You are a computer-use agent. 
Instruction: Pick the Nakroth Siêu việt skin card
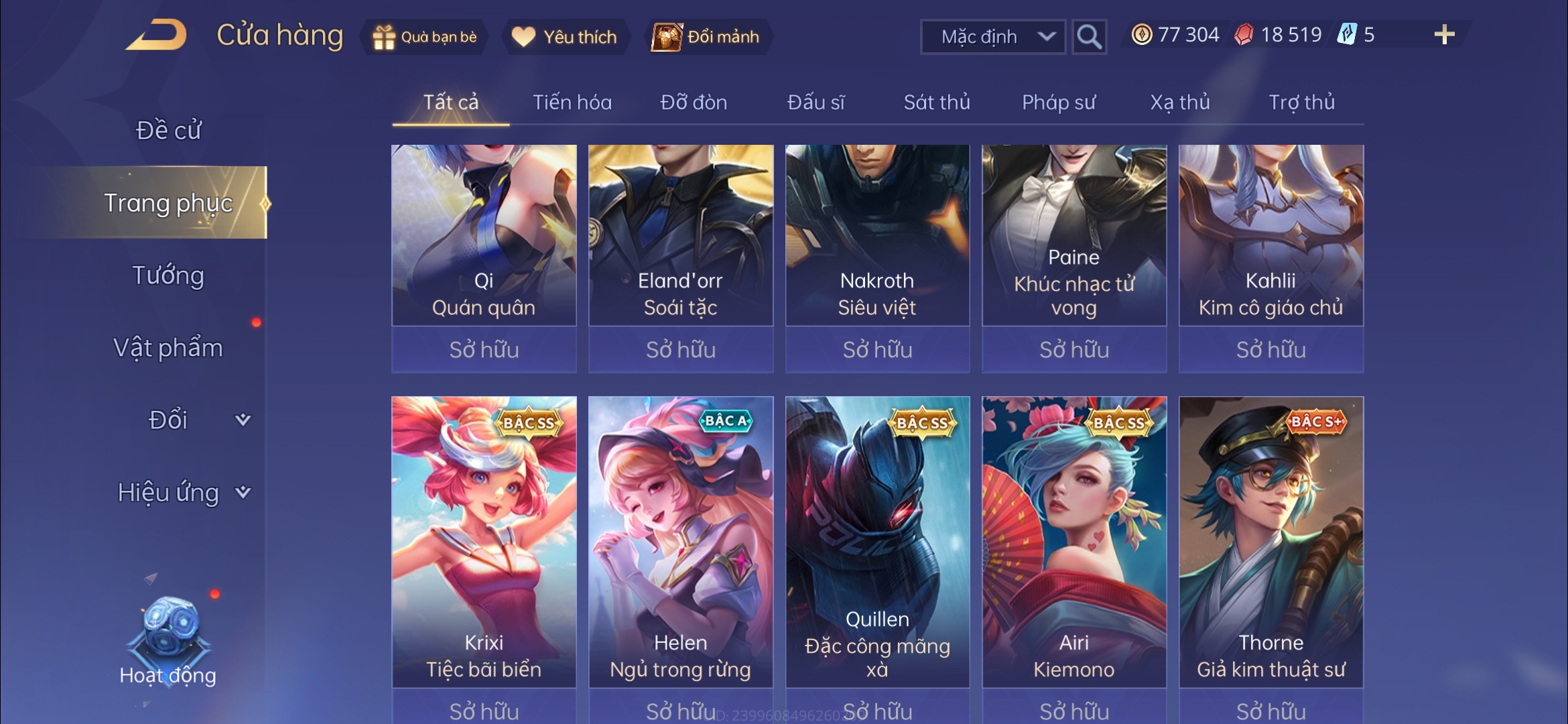pyautogui.click(x=877, y=241)
